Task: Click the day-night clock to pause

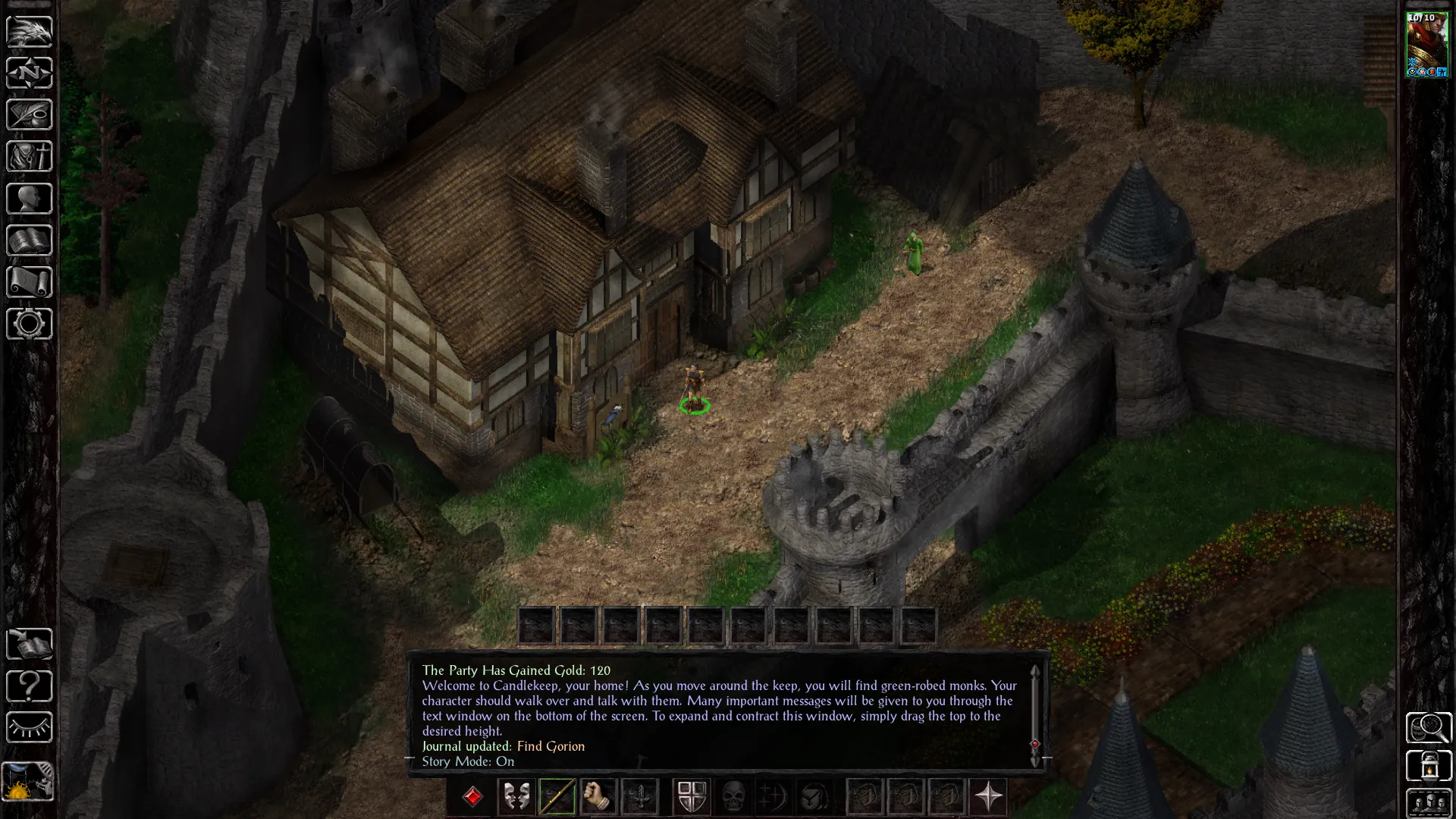Action: coord(29,781)
